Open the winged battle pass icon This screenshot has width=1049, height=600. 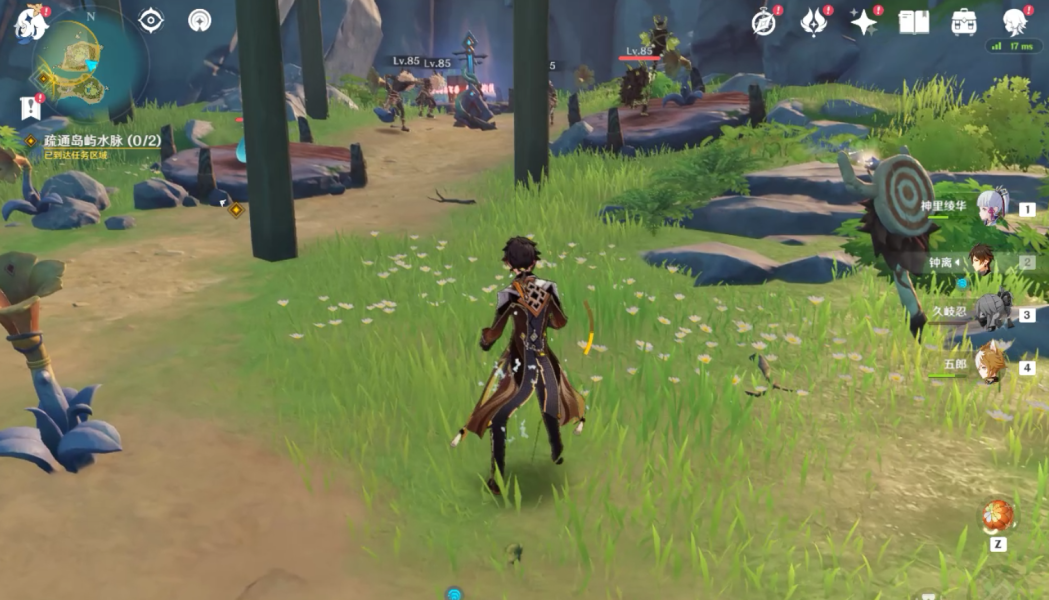(814, 22)
